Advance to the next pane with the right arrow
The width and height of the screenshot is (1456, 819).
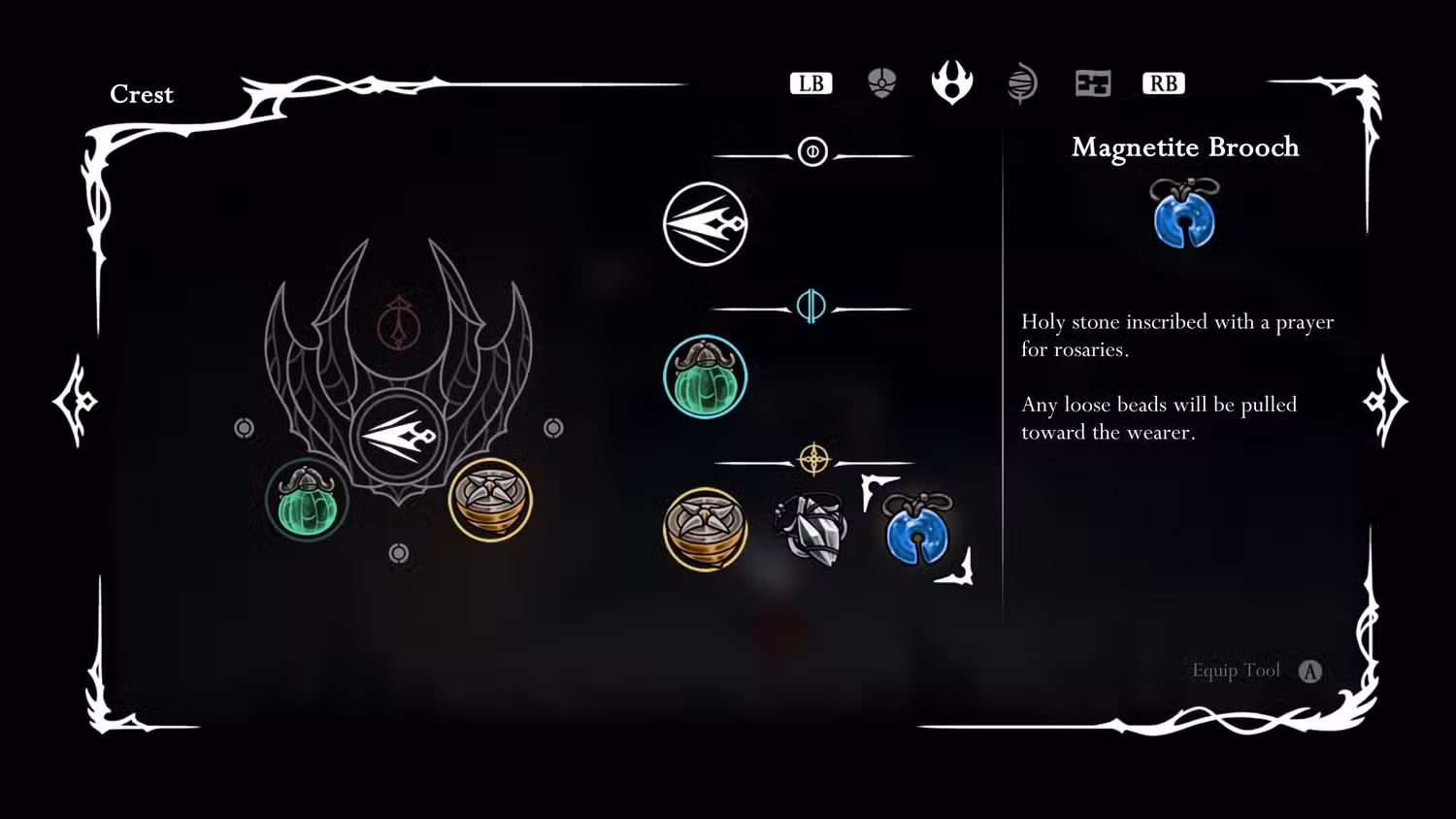(1384, 401)
